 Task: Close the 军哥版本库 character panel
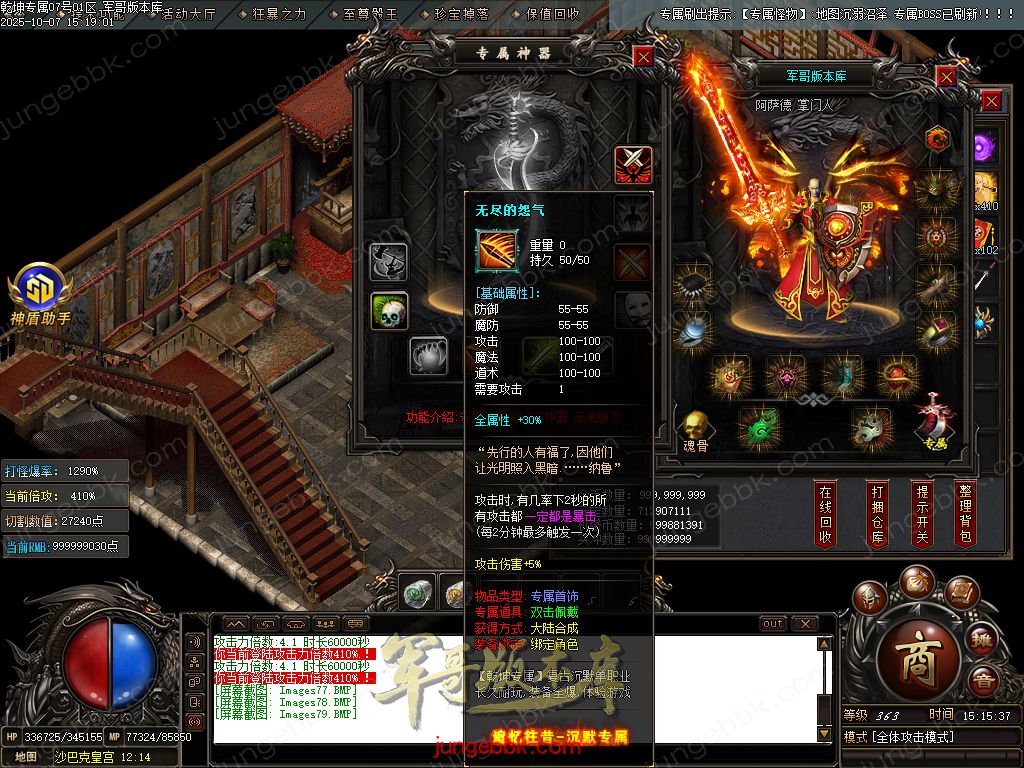[x=946, y=76]
